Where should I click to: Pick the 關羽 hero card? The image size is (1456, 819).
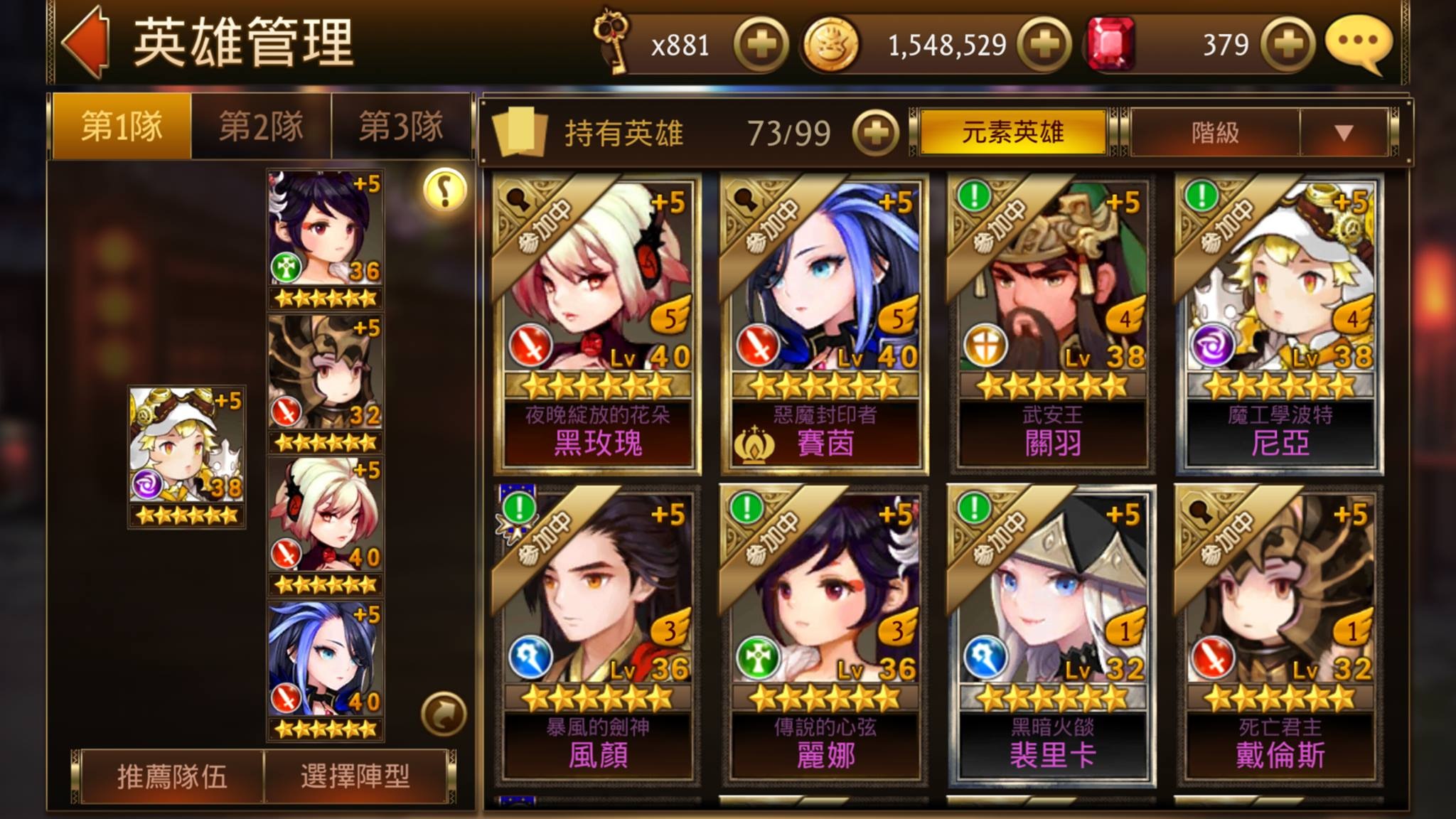click(x=1052, y=323)
